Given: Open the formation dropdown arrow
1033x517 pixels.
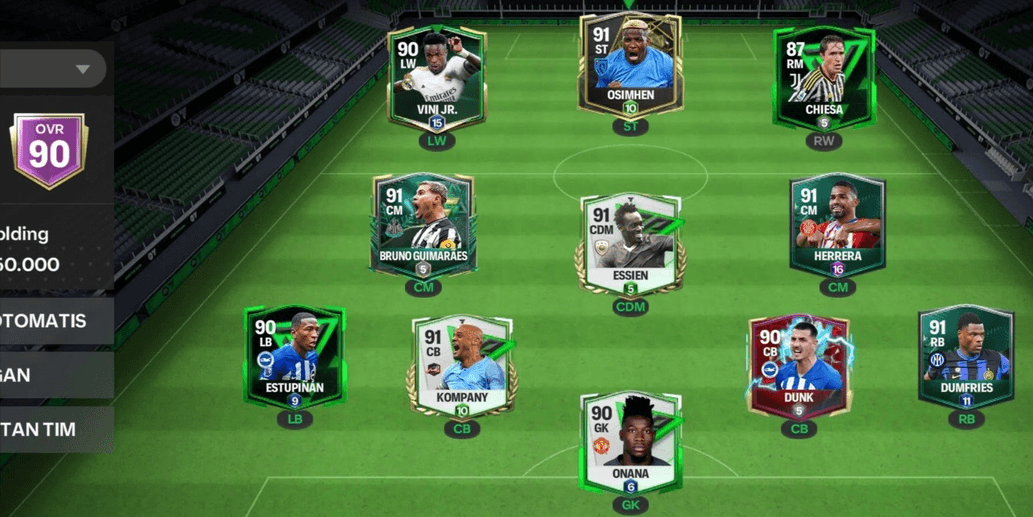Looking at the screenshot, I should click(83, 69).
